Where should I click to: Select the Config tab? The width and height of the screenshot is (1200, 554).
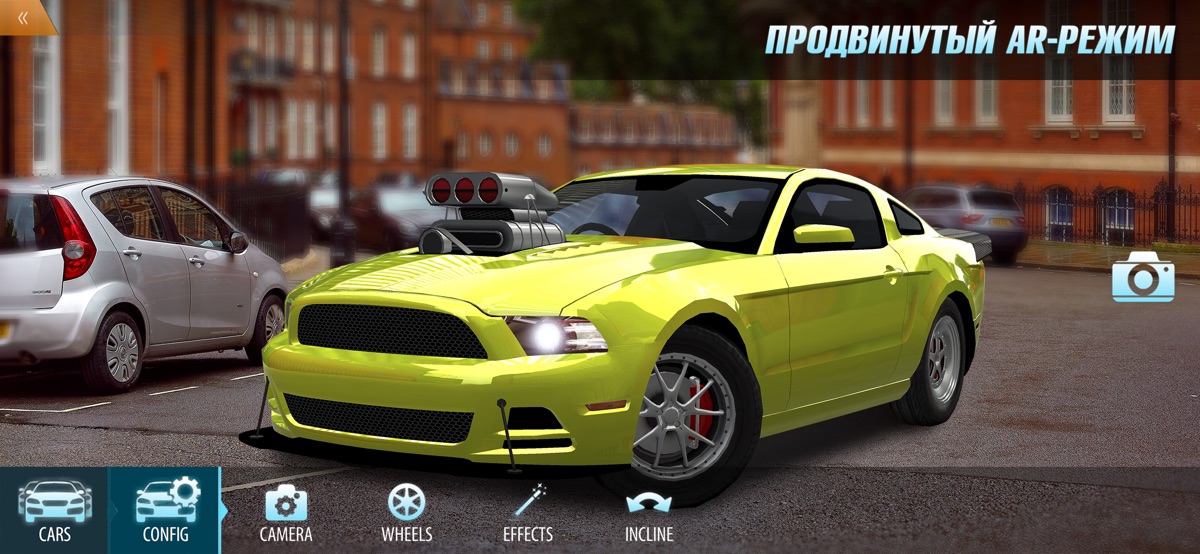(165, 510)
